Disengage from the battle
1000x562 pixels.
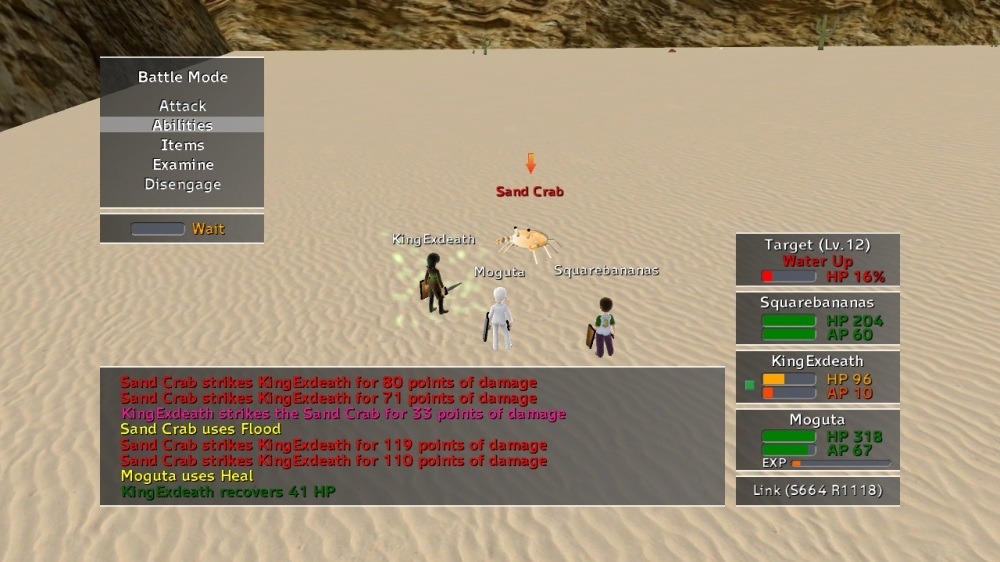tap(182, 185)
